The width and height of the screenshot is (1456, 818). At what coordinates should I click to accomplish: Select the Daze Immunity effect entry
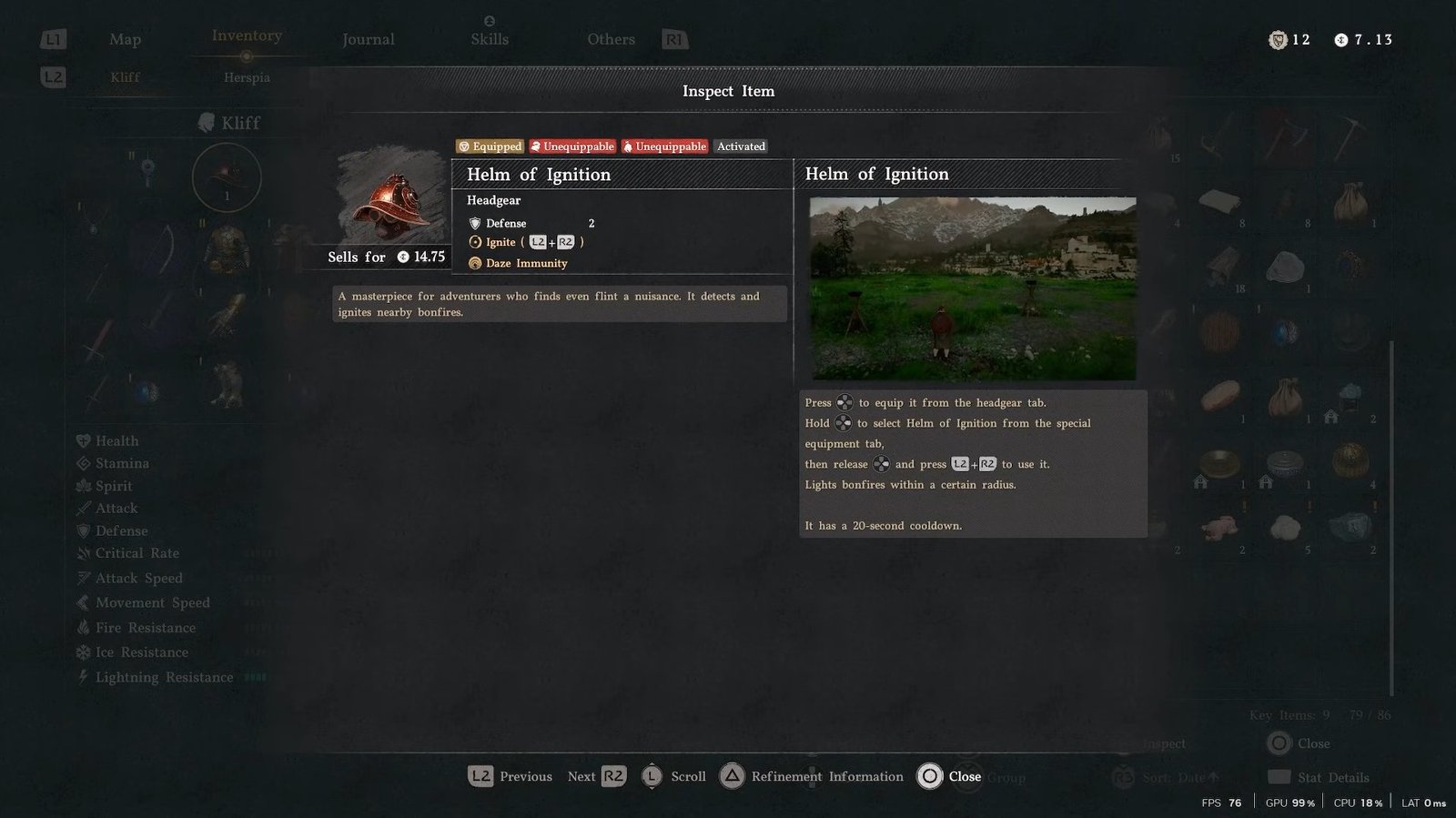click(525, 263)
